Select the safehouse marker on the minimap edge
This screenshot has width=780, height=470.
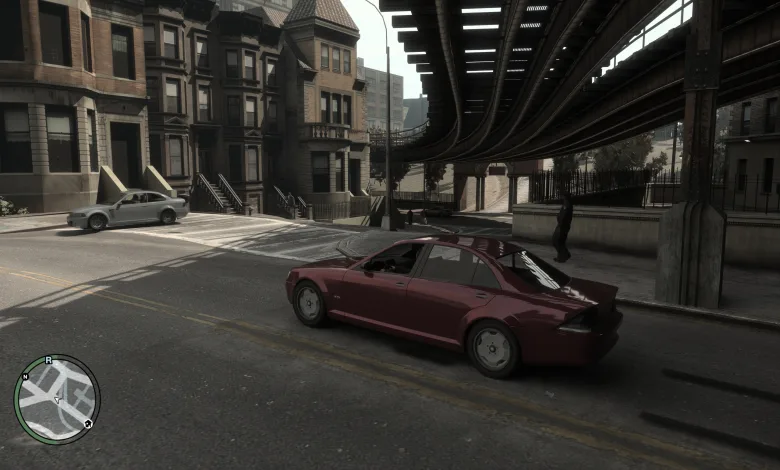(x=88, y=424)
